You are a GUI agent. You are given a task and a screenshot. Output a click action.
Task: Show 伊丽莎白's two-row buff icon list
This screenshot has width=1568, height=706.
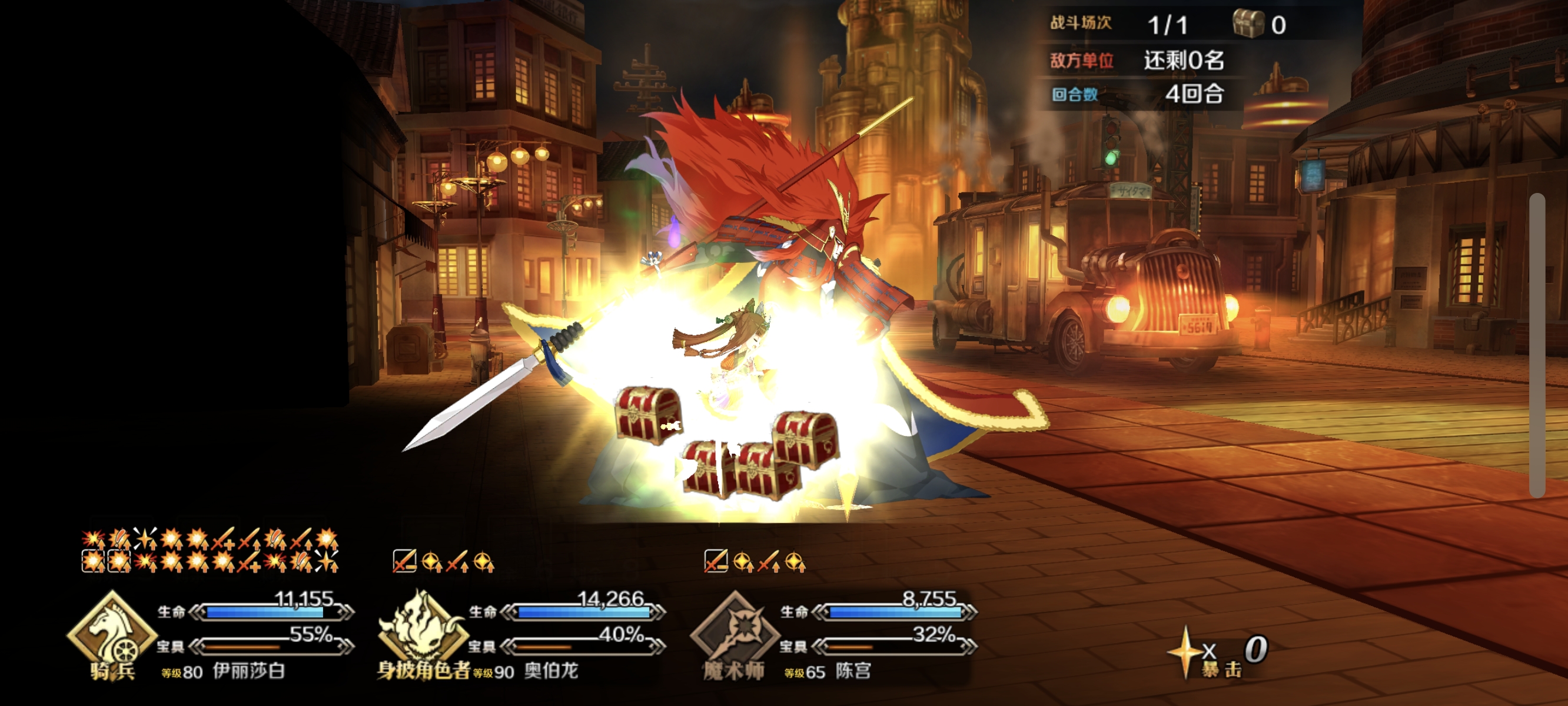tap(210, 551)
